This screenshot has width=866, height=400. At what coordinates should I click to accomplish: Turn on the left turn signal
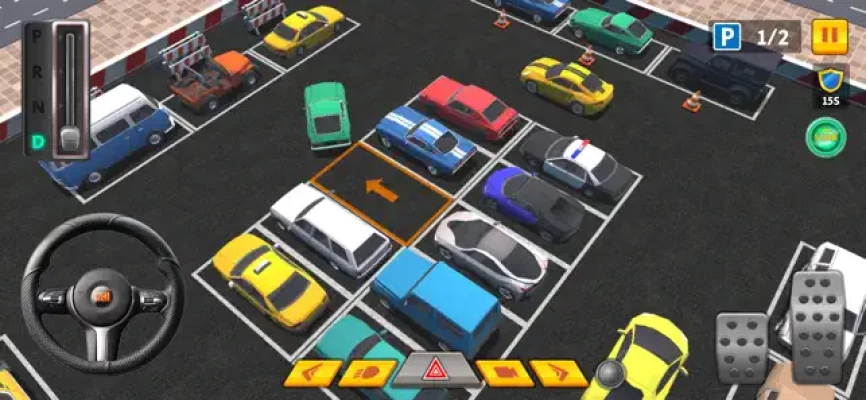pyautogui.click(x=312, y=373)
